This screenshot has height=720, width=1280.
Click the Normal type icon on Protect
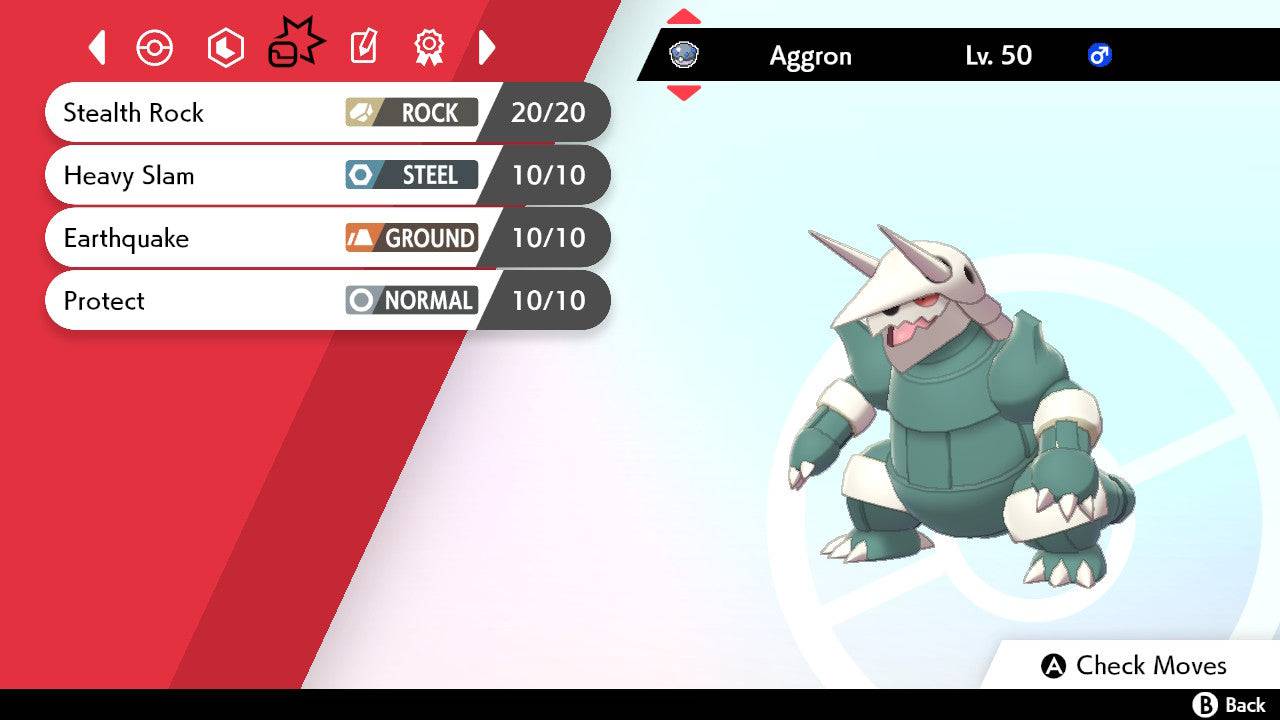click(362, 300)
